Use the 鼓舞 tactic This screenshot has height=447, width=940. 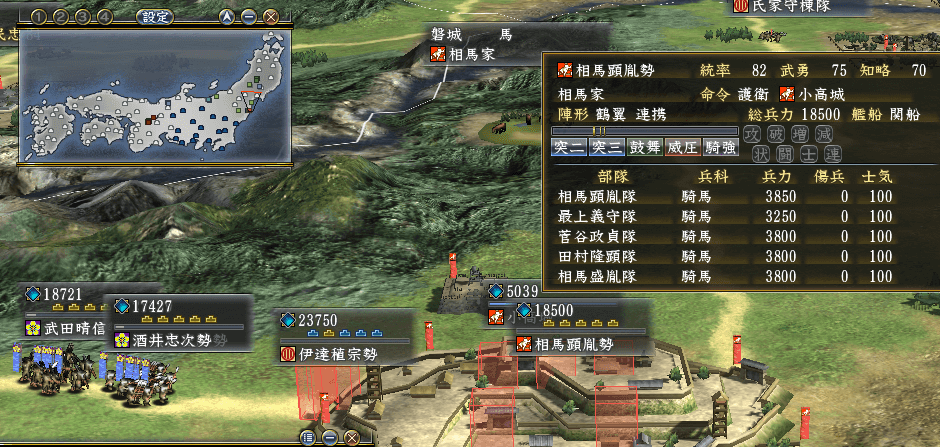point(644,148)
